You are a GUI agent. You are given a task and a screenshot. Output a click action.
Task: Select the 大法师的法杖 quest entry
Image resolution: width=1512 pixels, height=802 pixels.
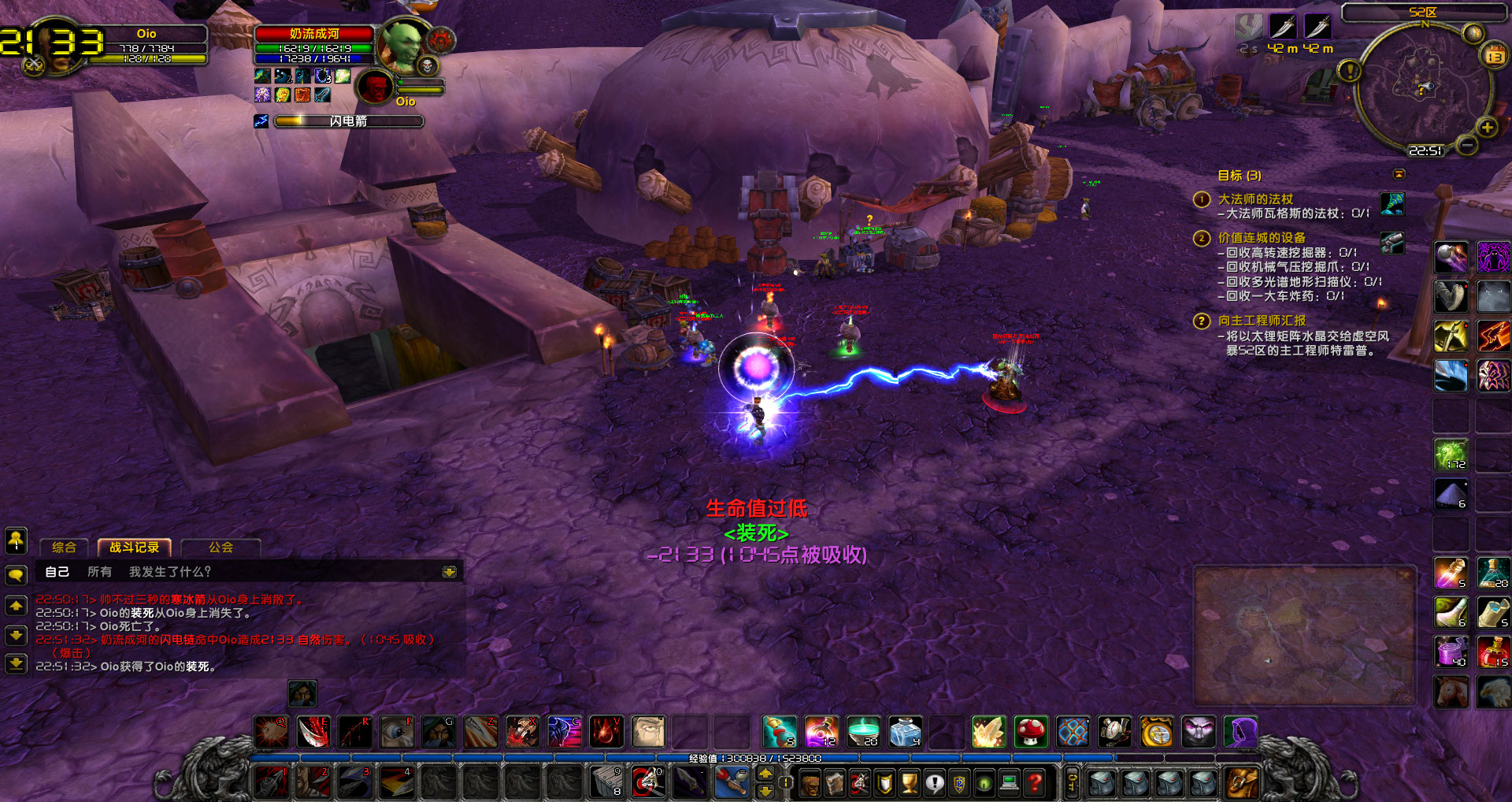click(x=1255, y=199)
